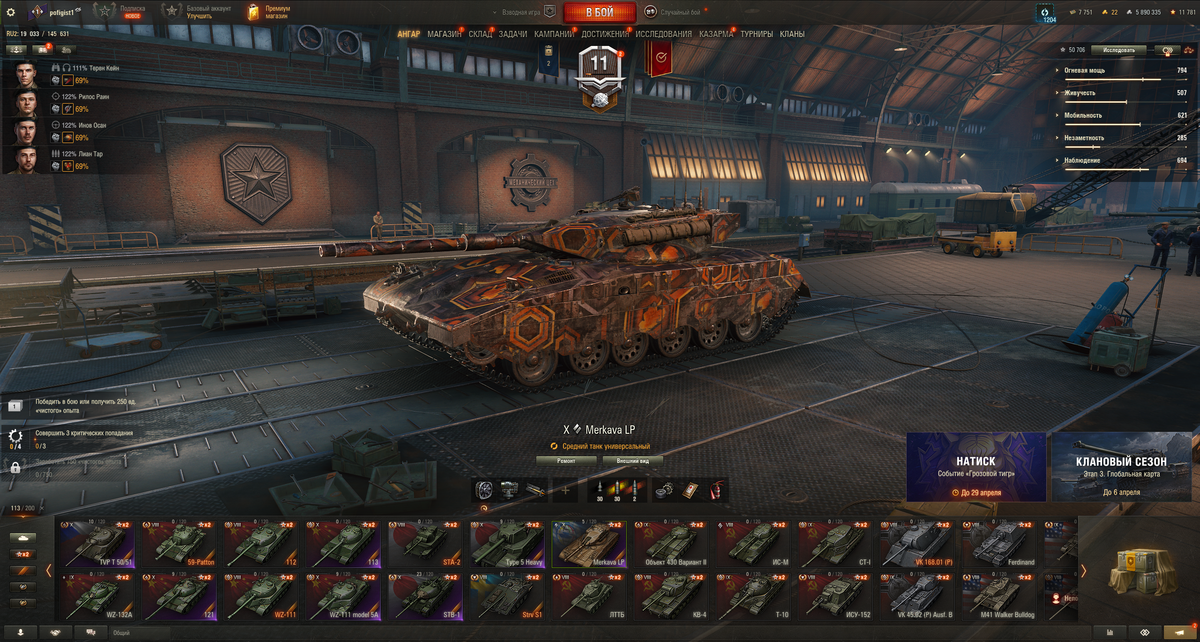Open the Внешний вид exterior customization
Screen dimensions: 1200x642
tap(634, 461)
